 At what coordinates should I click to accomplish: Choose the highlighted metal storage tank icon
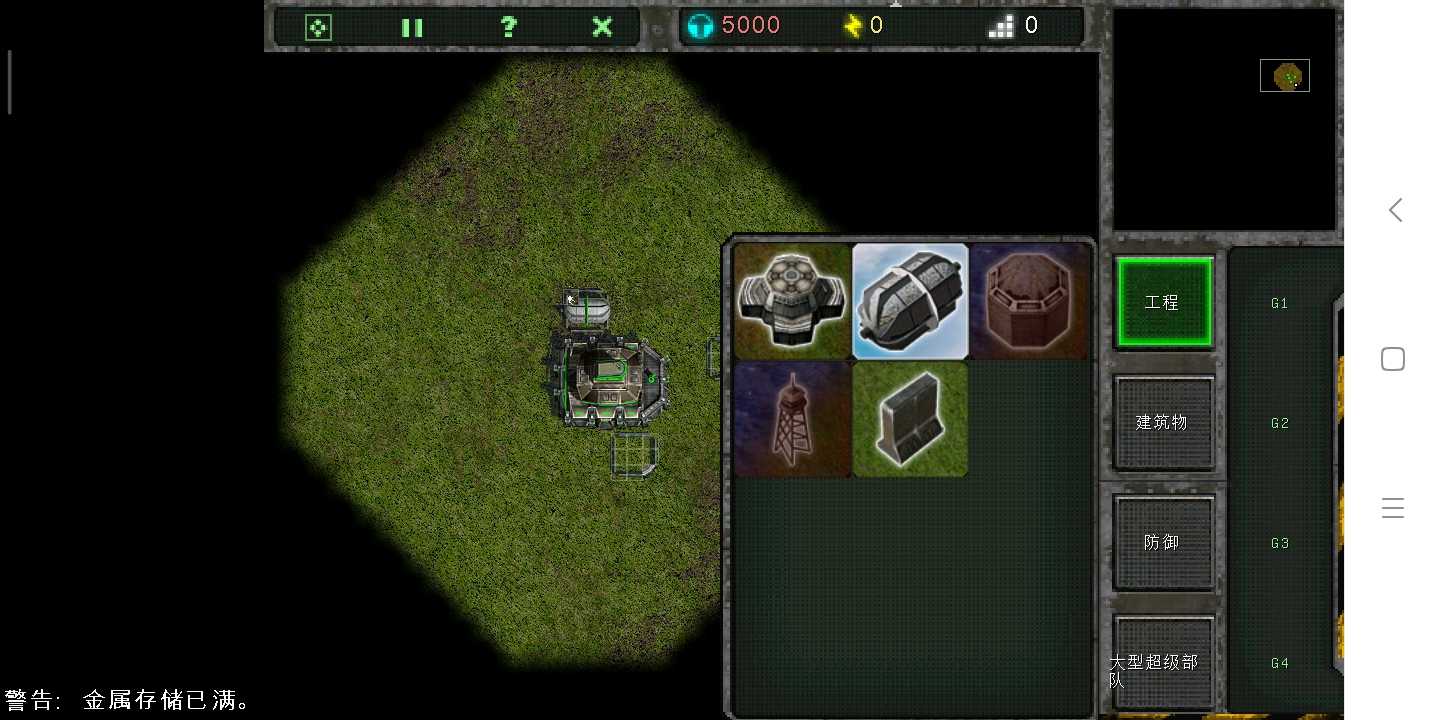[910, 301]
